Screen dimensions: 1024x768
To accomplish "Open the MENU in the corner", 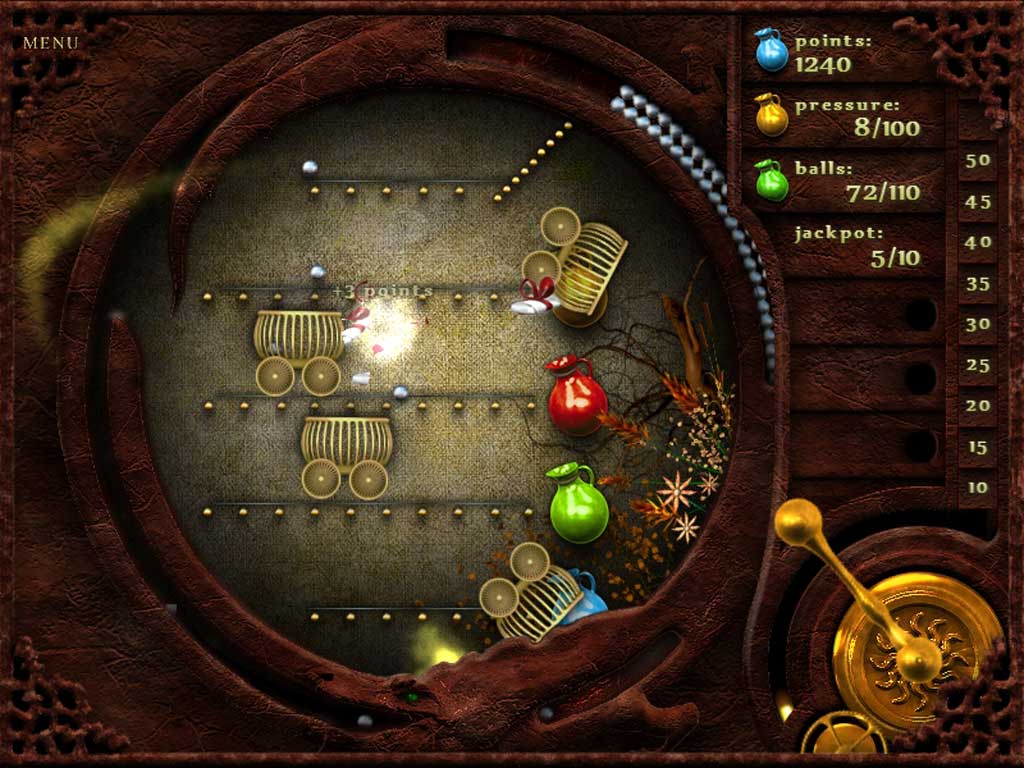I will (x=50, y=43).
